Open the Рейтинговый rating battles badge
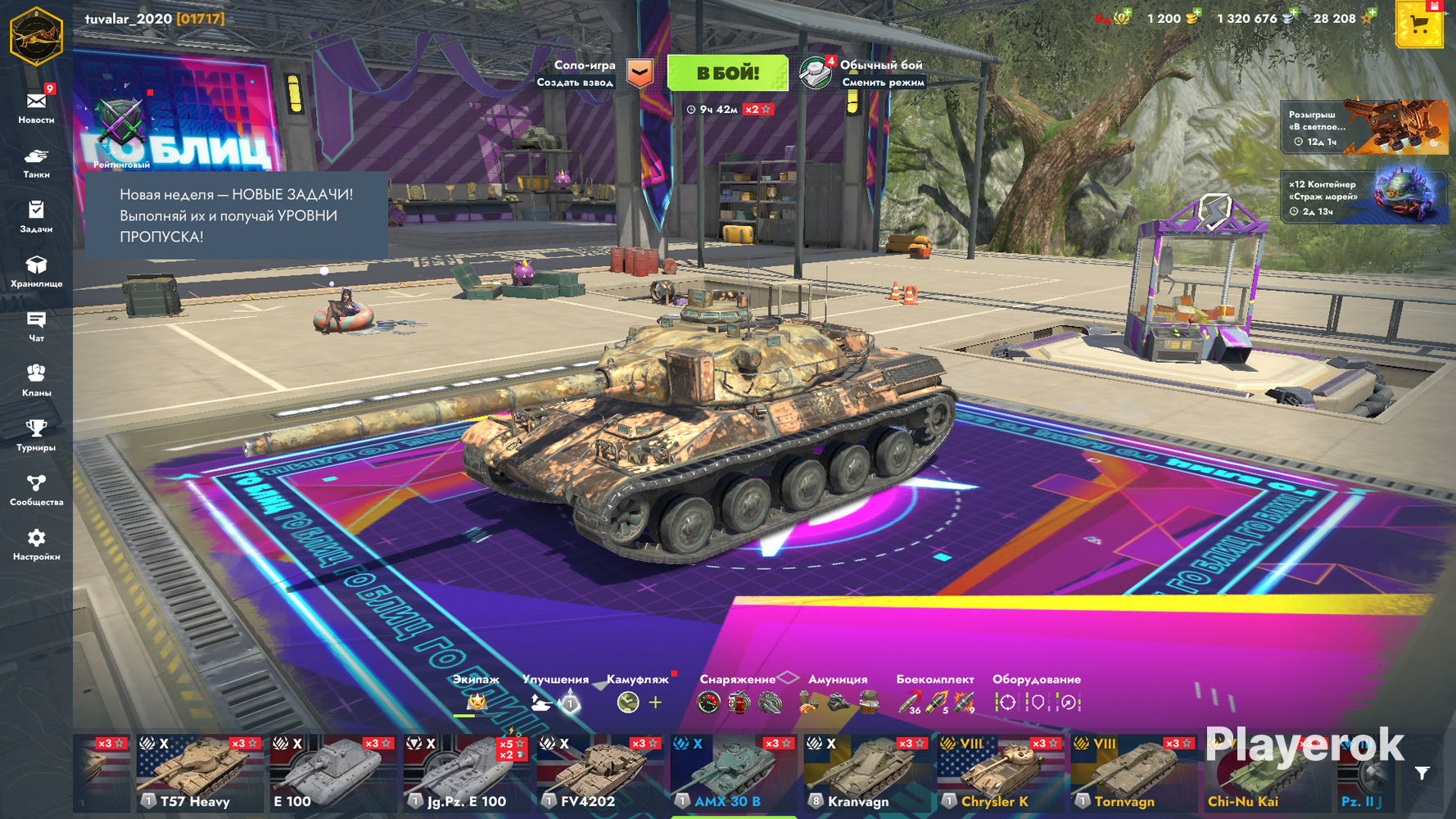Image resolution: width=1456 pixels, height=819 pixels. 121,131
